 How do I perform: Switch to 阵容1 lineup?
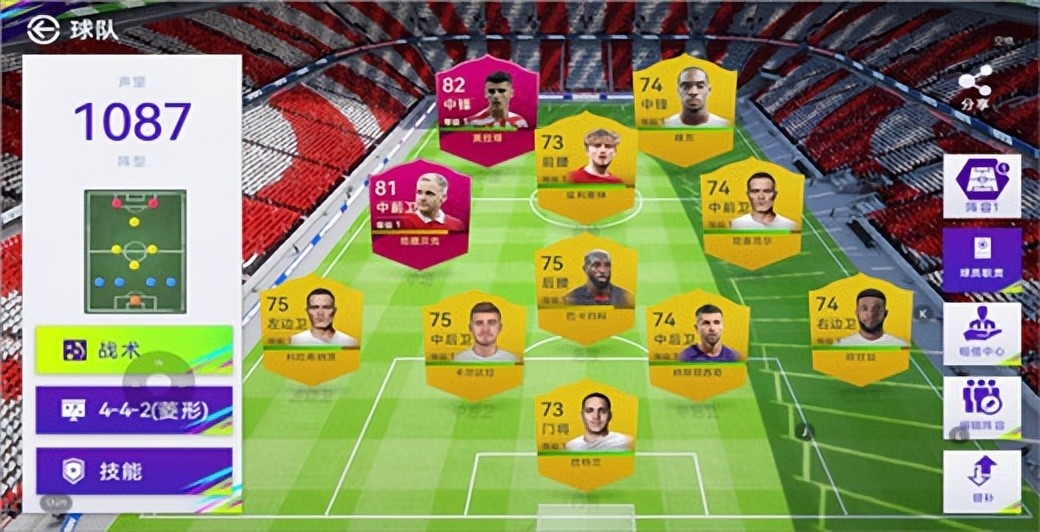[982, 186]
